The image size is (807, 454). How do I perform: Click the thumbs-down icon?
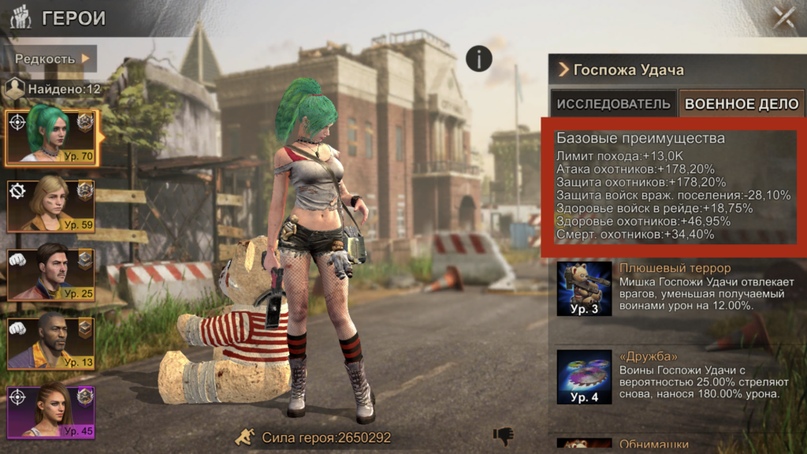(x=503, y=436)
